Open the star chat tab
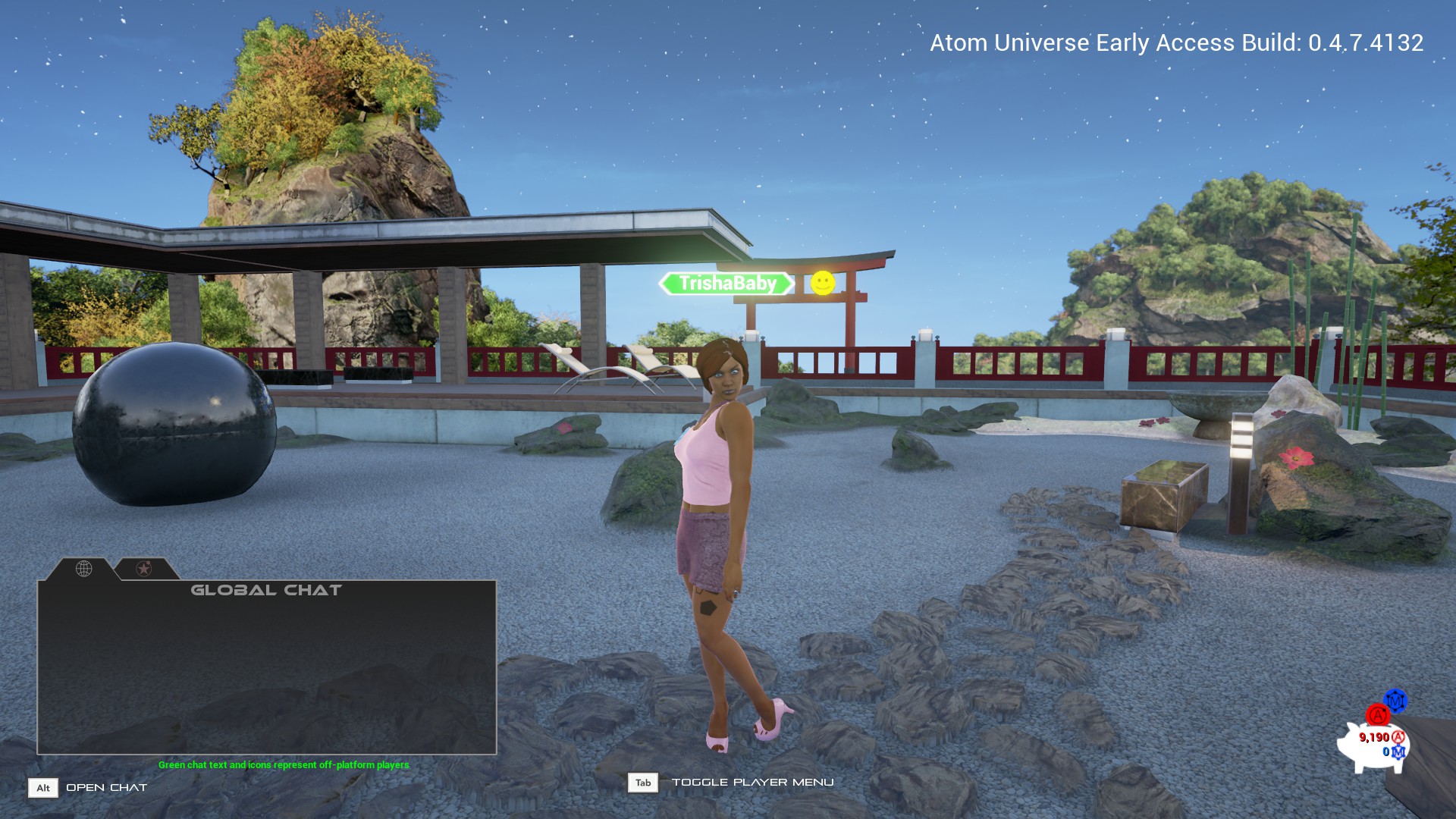The image size is (1456, 819). tap(144, 568)
